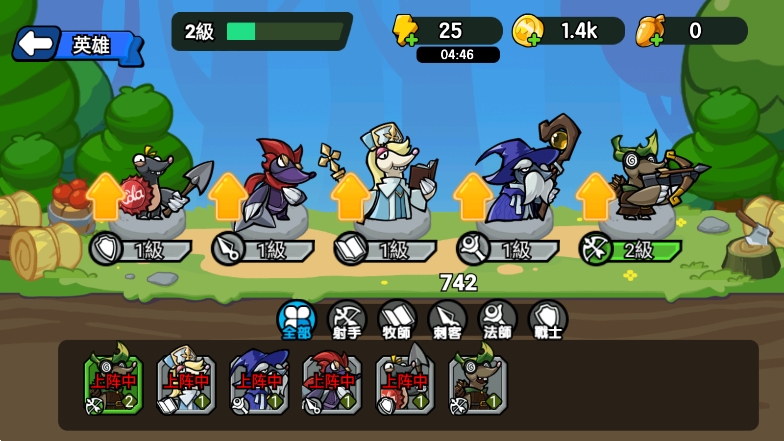Upgrade the crossbow archer with its orange arrow
Viewport: 784px width, 441px height.
point(596,196)
